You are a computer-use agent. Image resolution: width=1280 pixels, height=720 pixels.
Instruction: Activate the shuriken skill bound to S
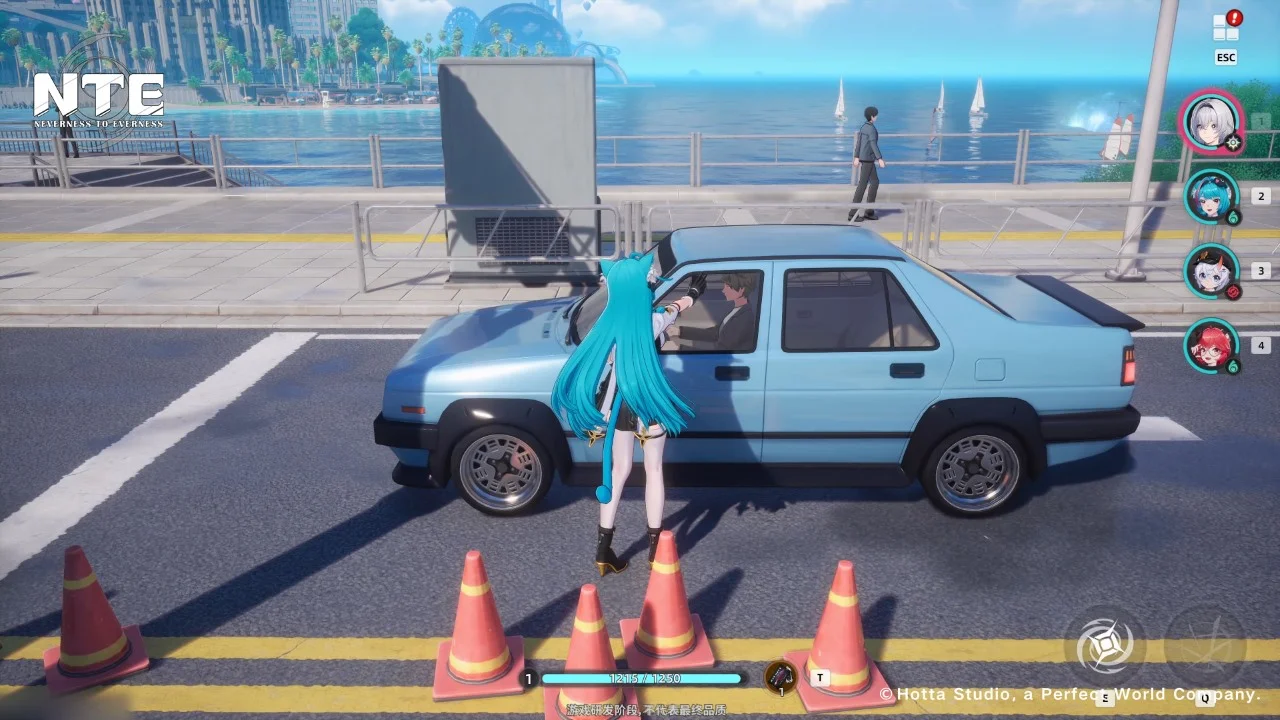pyautogui.click(x=1106, y=644)
